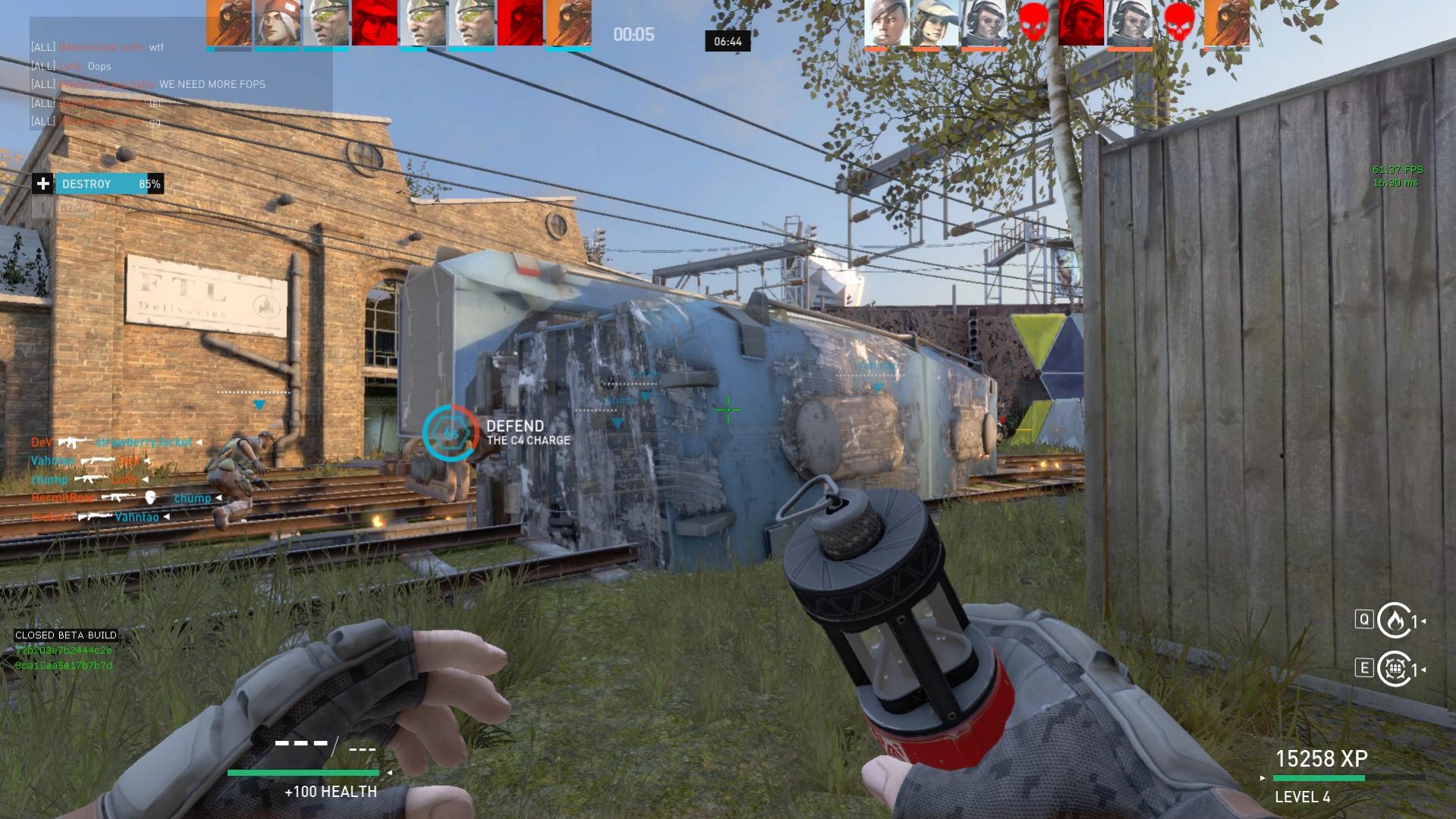
Task: Click the Defend the C4 Charge marker
Action: coord(451,433)
